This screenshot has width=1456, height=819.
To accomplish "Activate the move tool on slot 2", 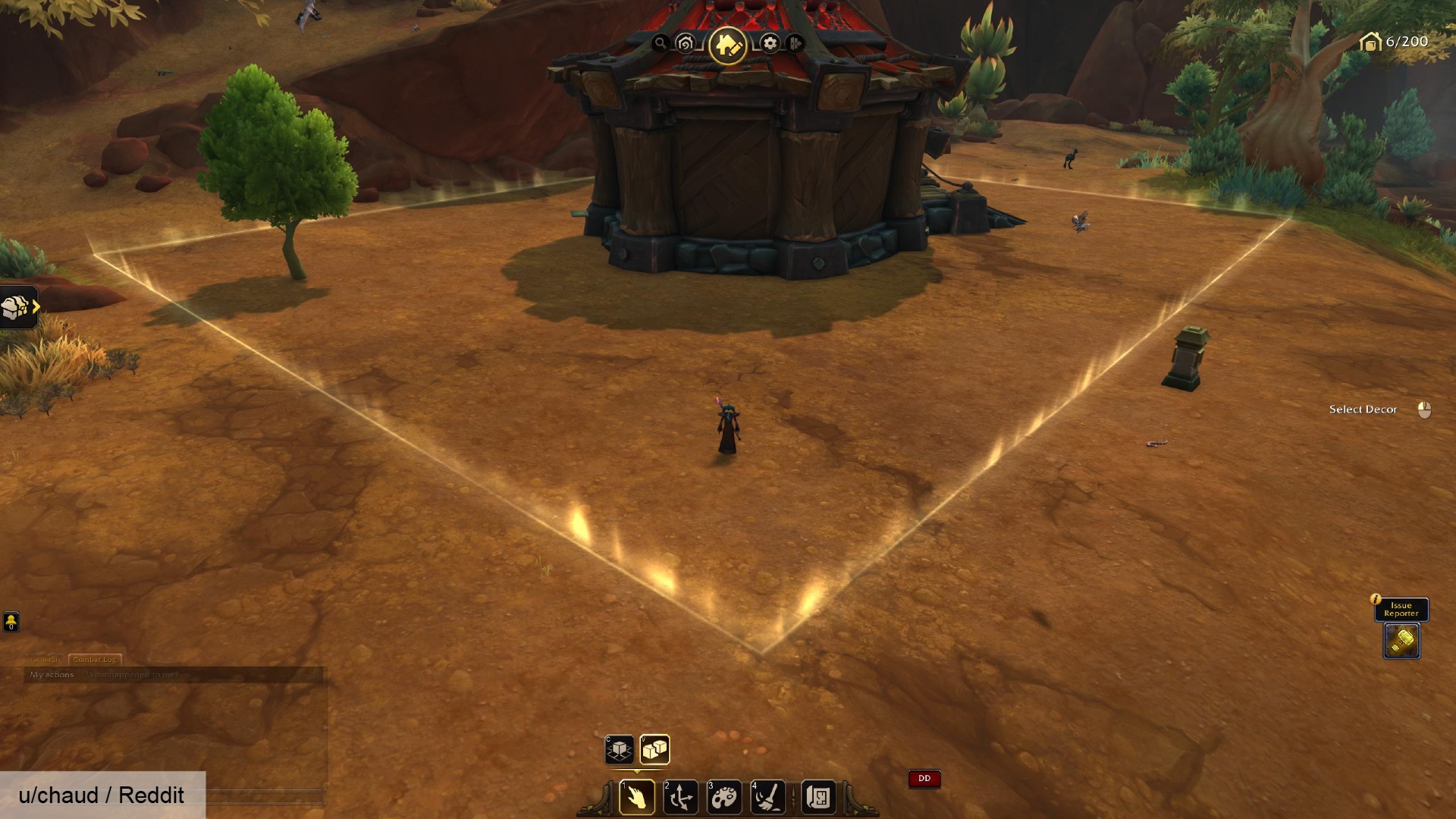I will tap(682, 798).
